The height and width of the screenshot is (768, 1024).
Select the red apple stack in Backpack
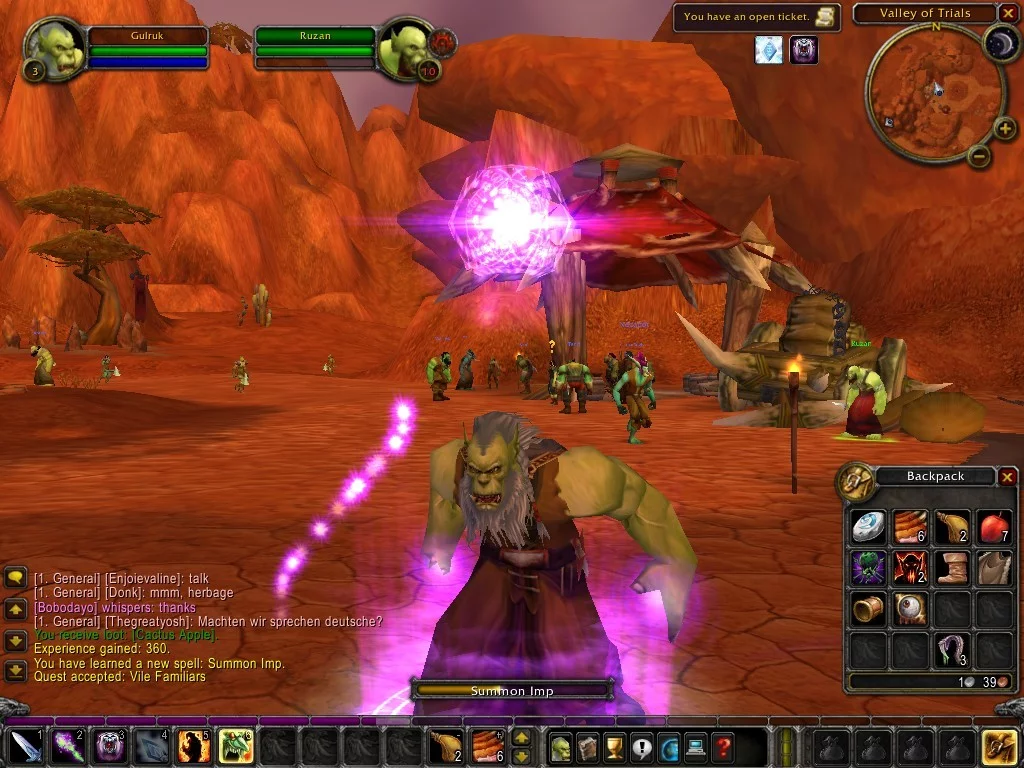(x=993, y=526)
